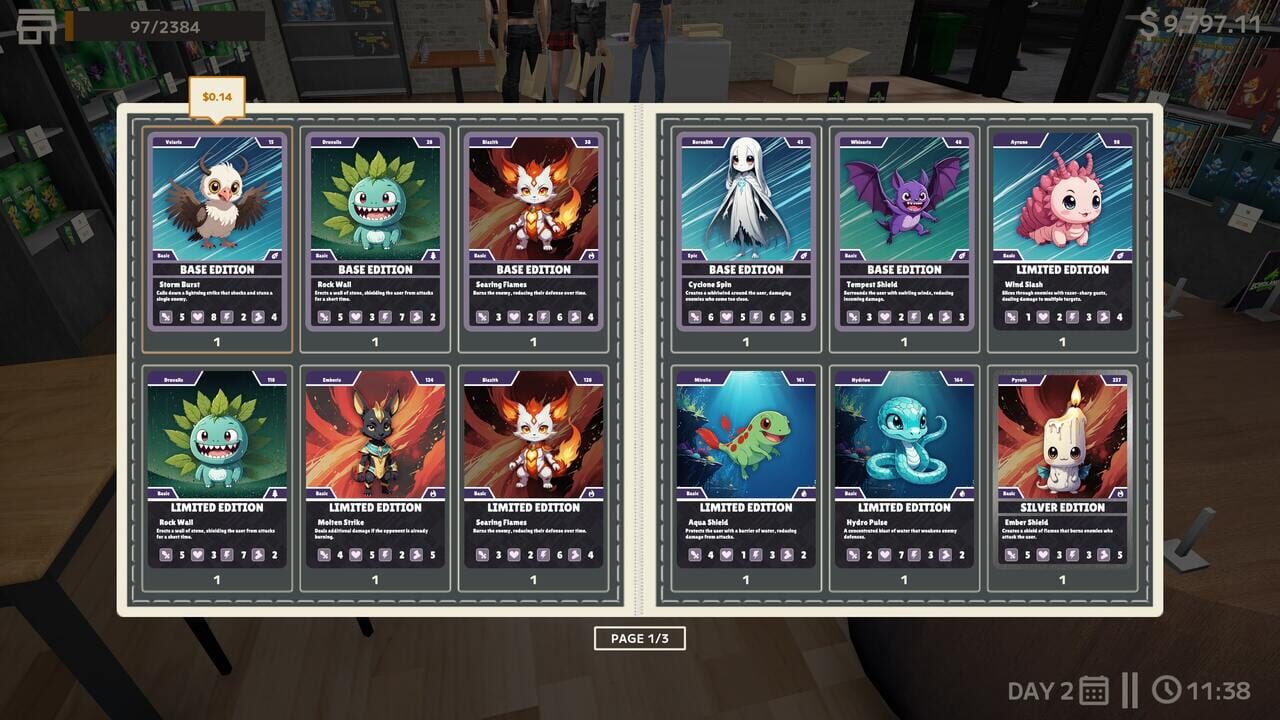The height and width of the screenshot is (720, 1280).
Task: Click the Molten Strike card
Action: [375, 469]
